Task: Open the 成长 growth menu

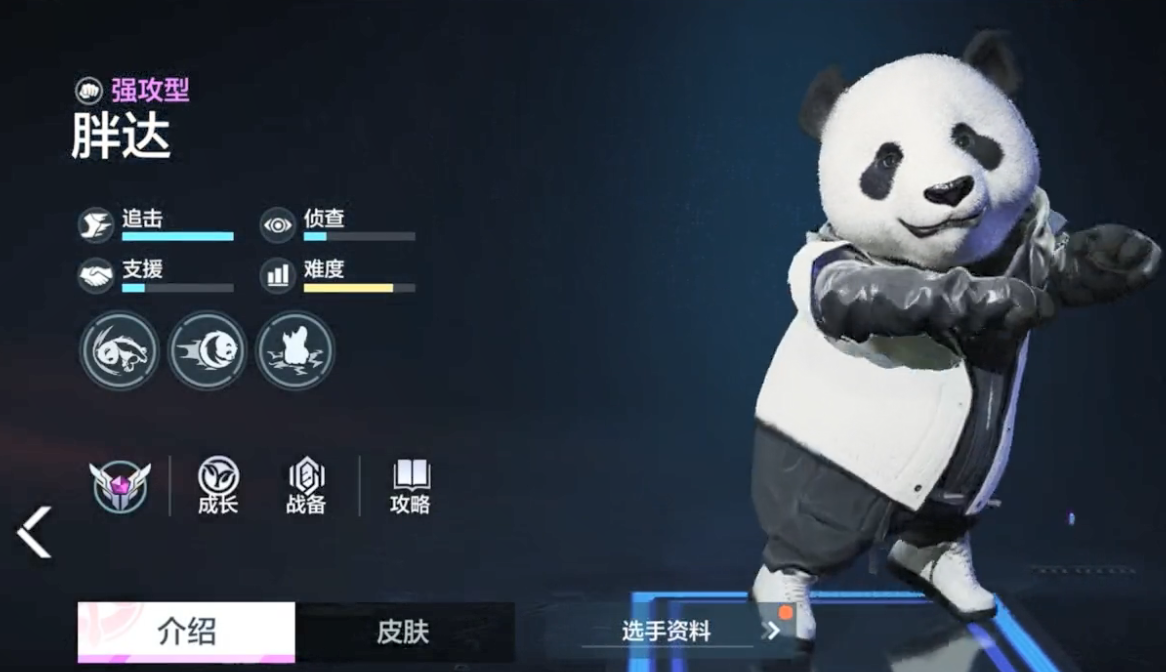Action: click(218, 486)
